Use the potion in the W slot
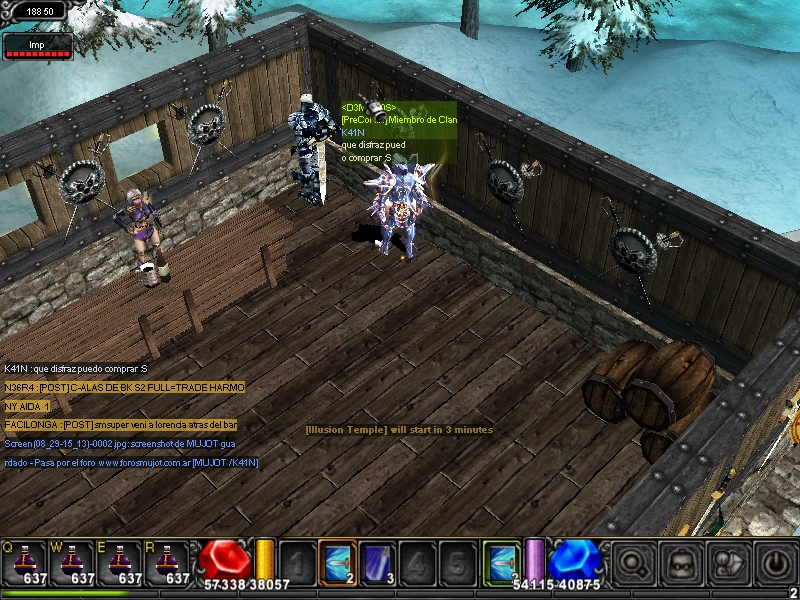Image resolution: width=800 pixels, height=600 pixels. [72, 562]
